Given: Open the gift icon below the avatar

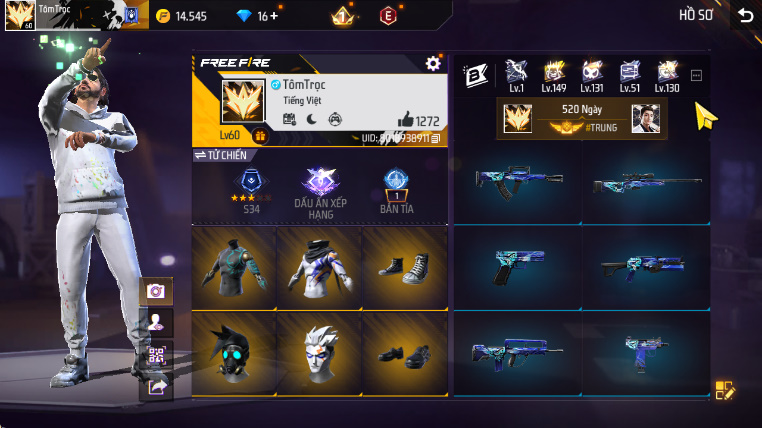Looking at the screenshot, I should (x=259, y=136).
